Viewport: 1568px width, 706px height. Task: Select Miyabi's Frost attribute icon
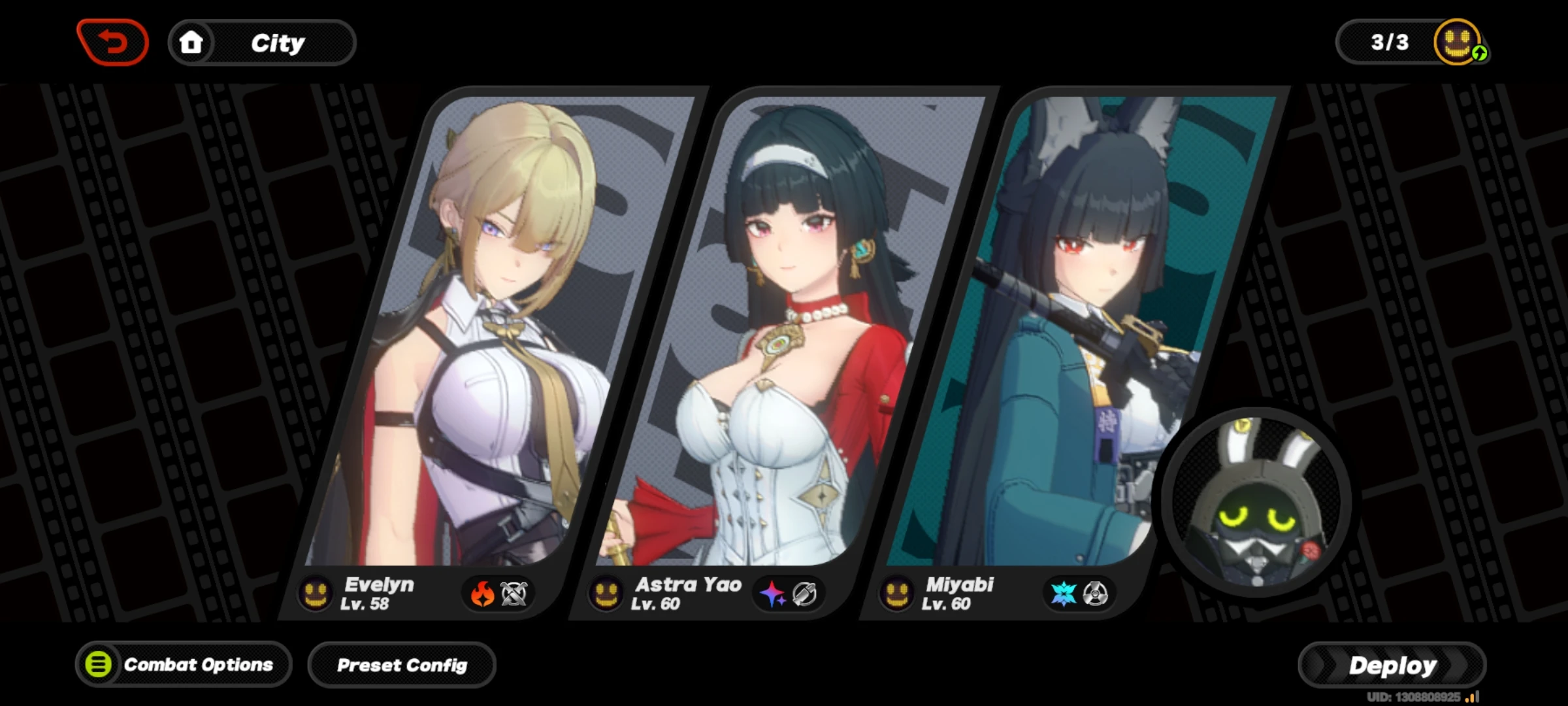tap(1064, 594)
